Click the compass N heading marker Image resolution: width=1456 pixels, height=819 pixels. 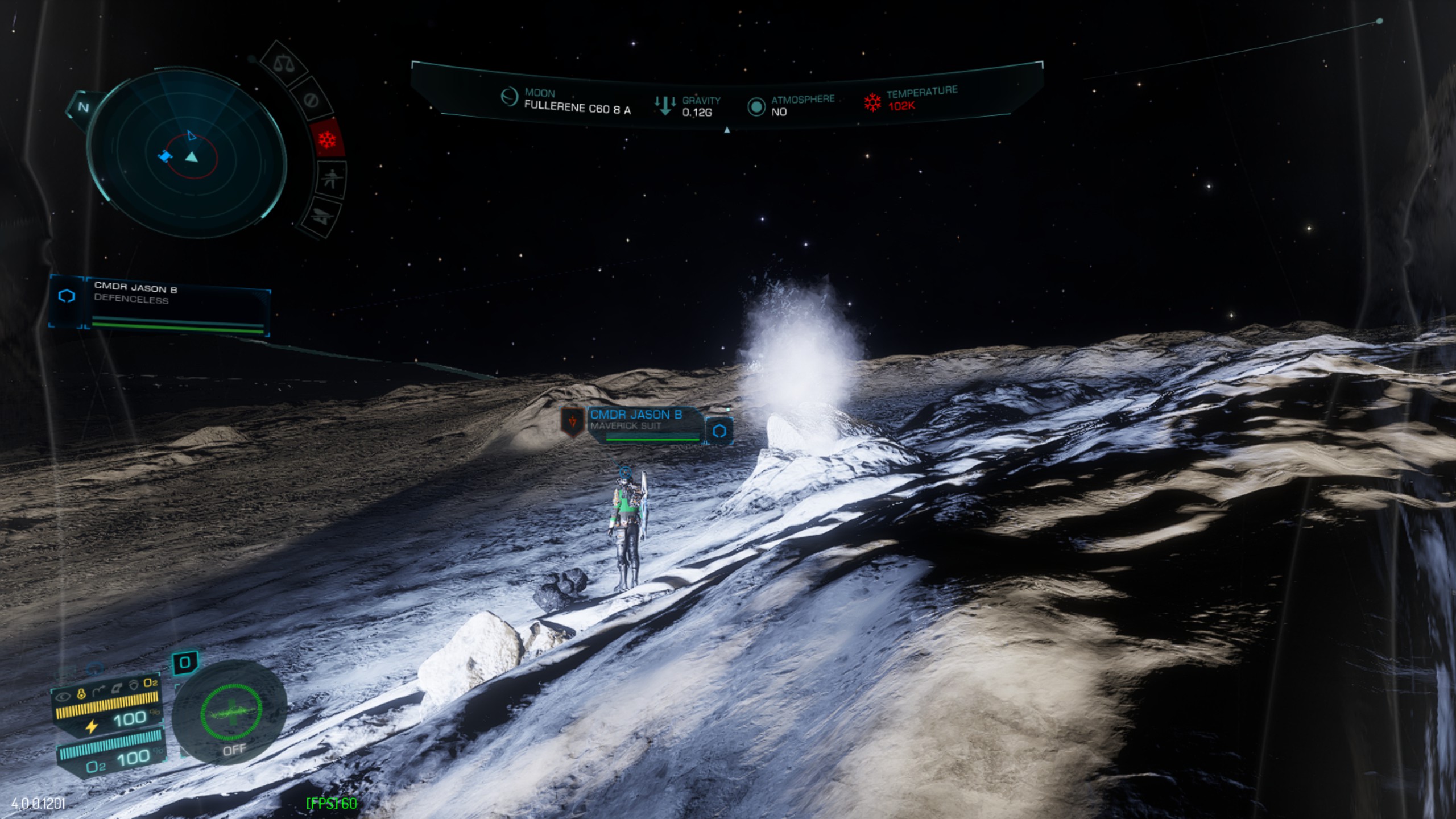(x=83, y=107)
